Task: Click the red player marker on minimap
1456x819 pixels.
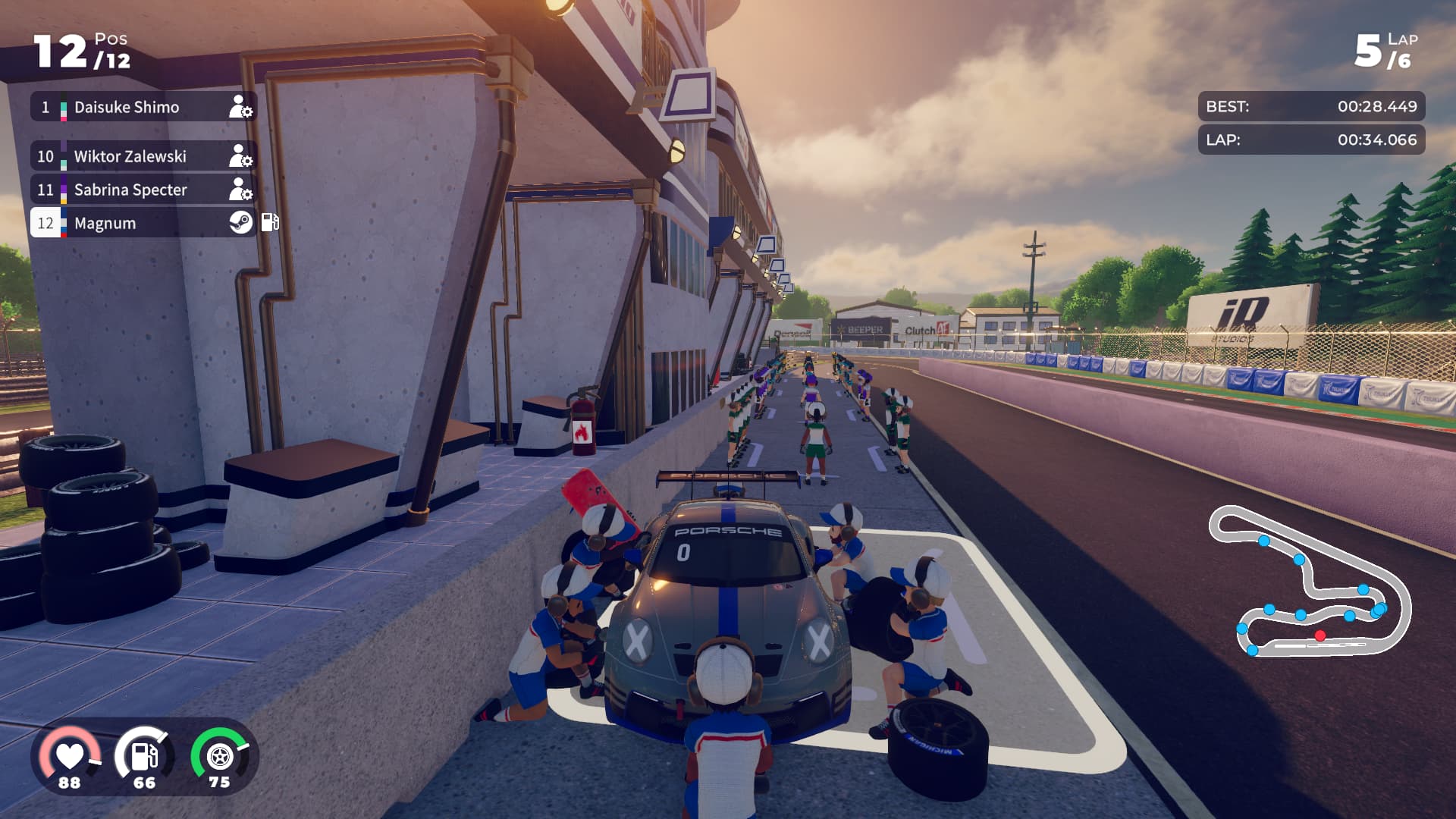Action: tap(1320, 635)
